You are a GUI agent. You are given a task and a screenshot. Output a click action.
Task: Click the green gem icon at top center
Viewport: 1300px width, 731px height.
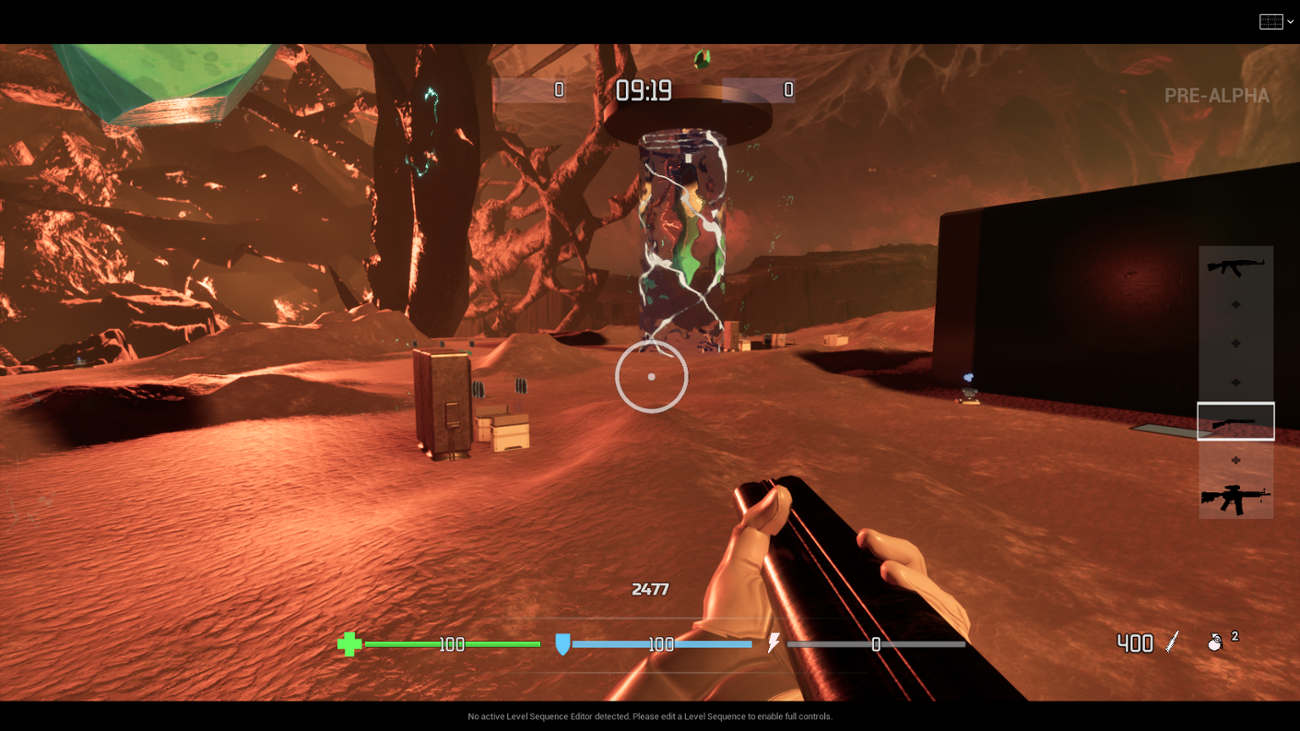tap(700, 58)
